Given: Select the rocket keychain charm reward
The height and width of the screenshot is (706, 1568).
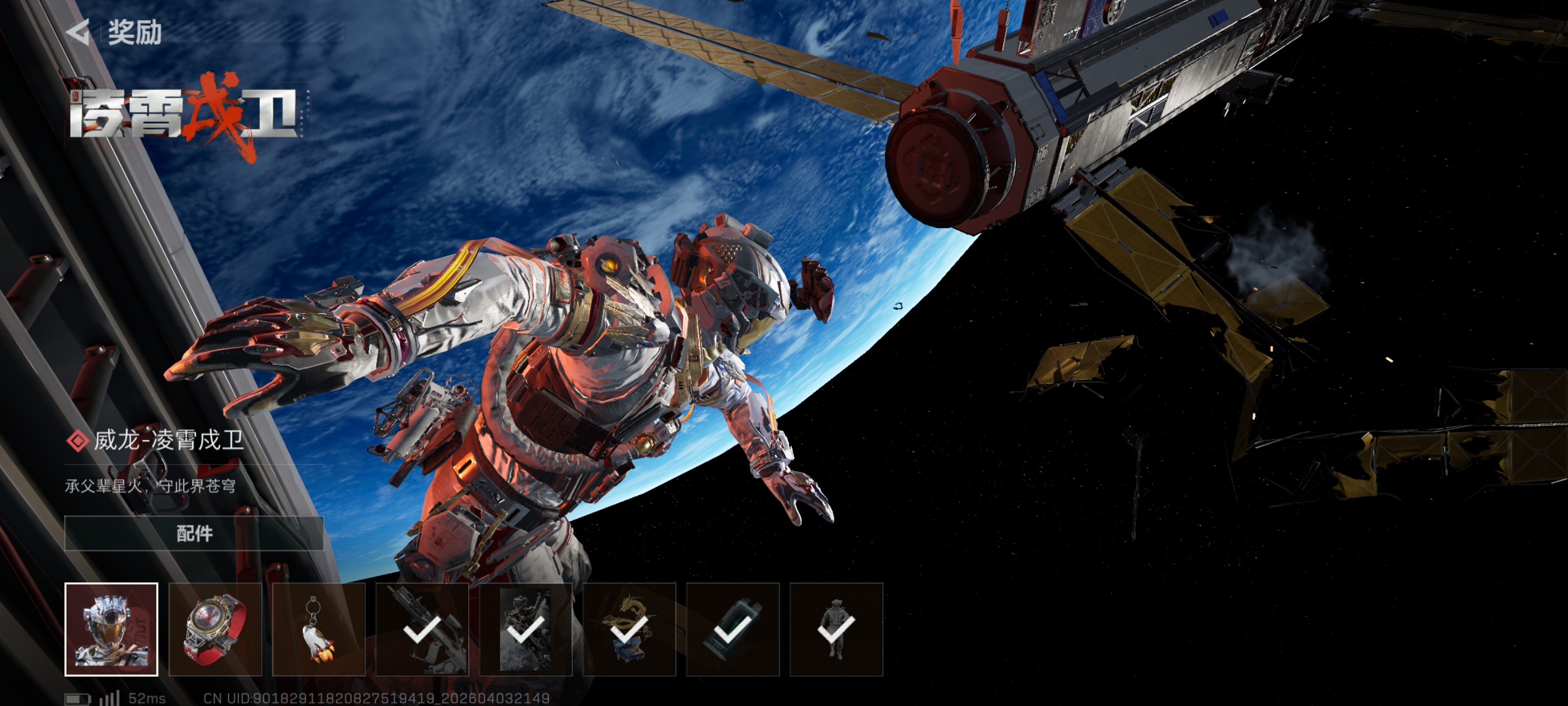Looking at the screenshot, I should (318, 629).
